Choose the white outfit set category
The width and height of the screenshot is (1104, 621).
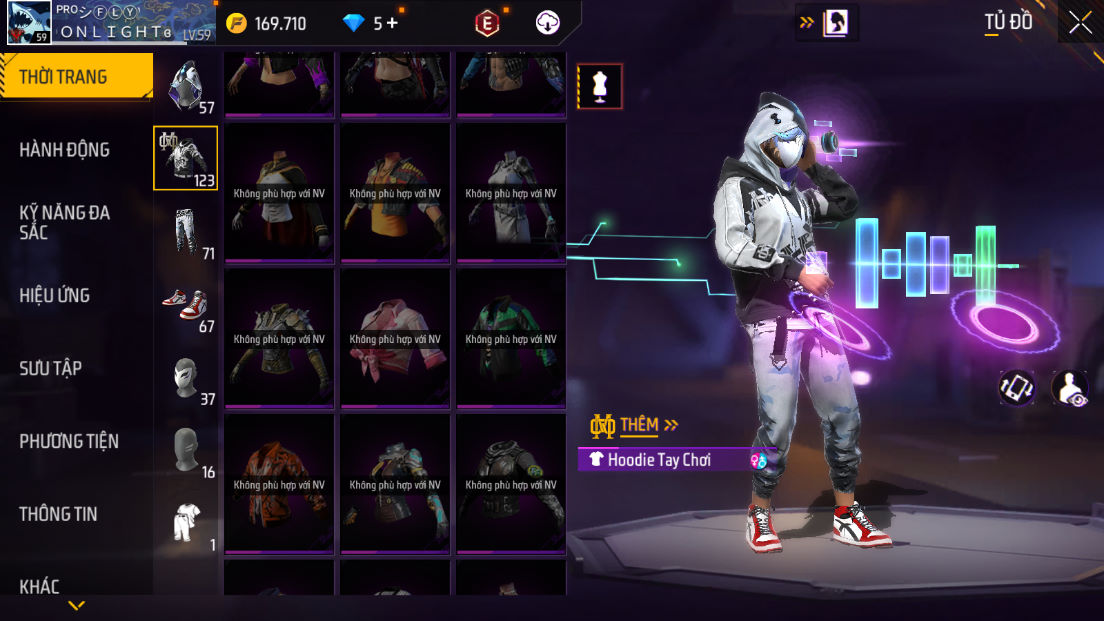(x=186, y=522)
